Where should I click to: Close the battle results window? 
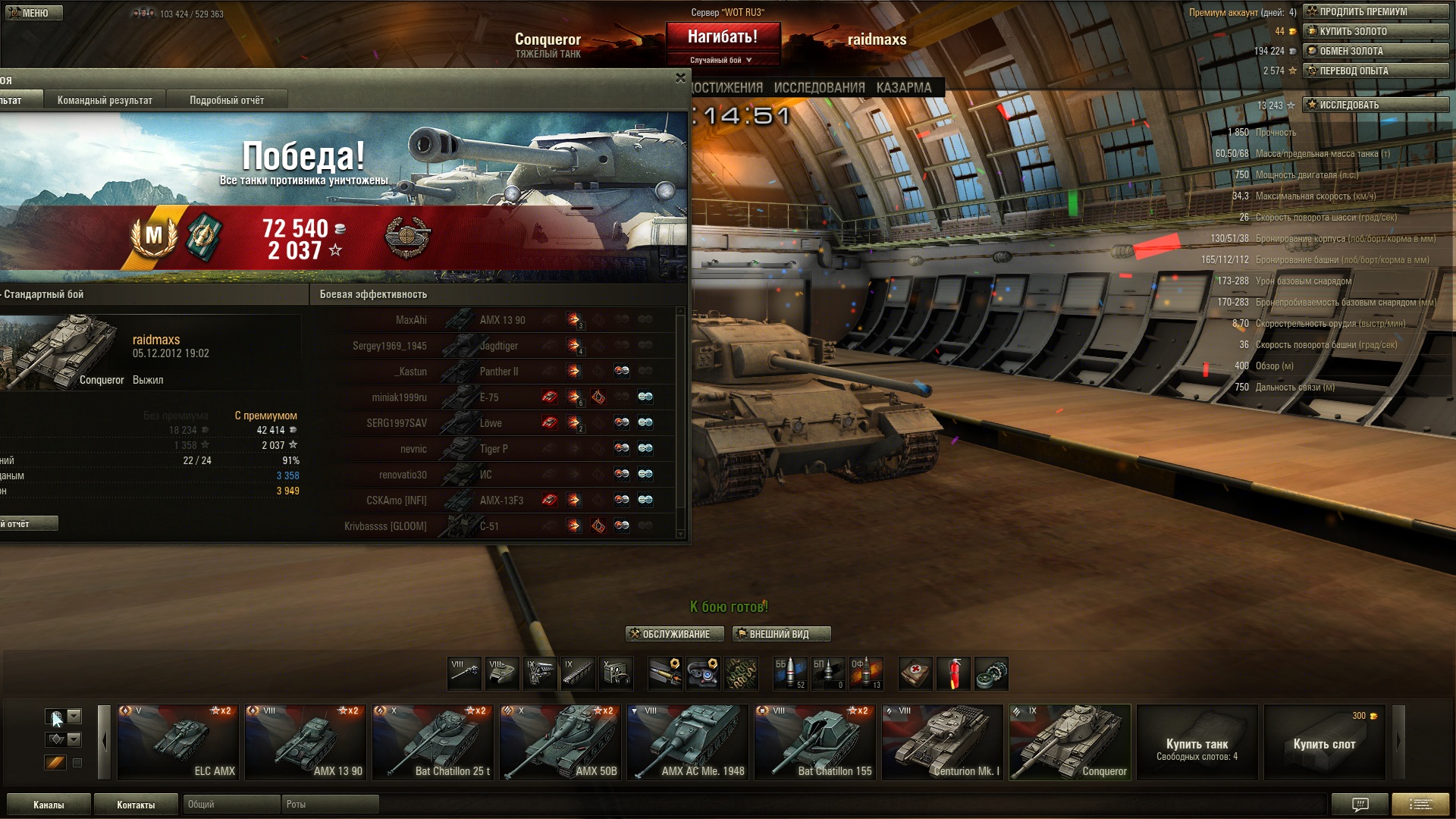(680, 78)
